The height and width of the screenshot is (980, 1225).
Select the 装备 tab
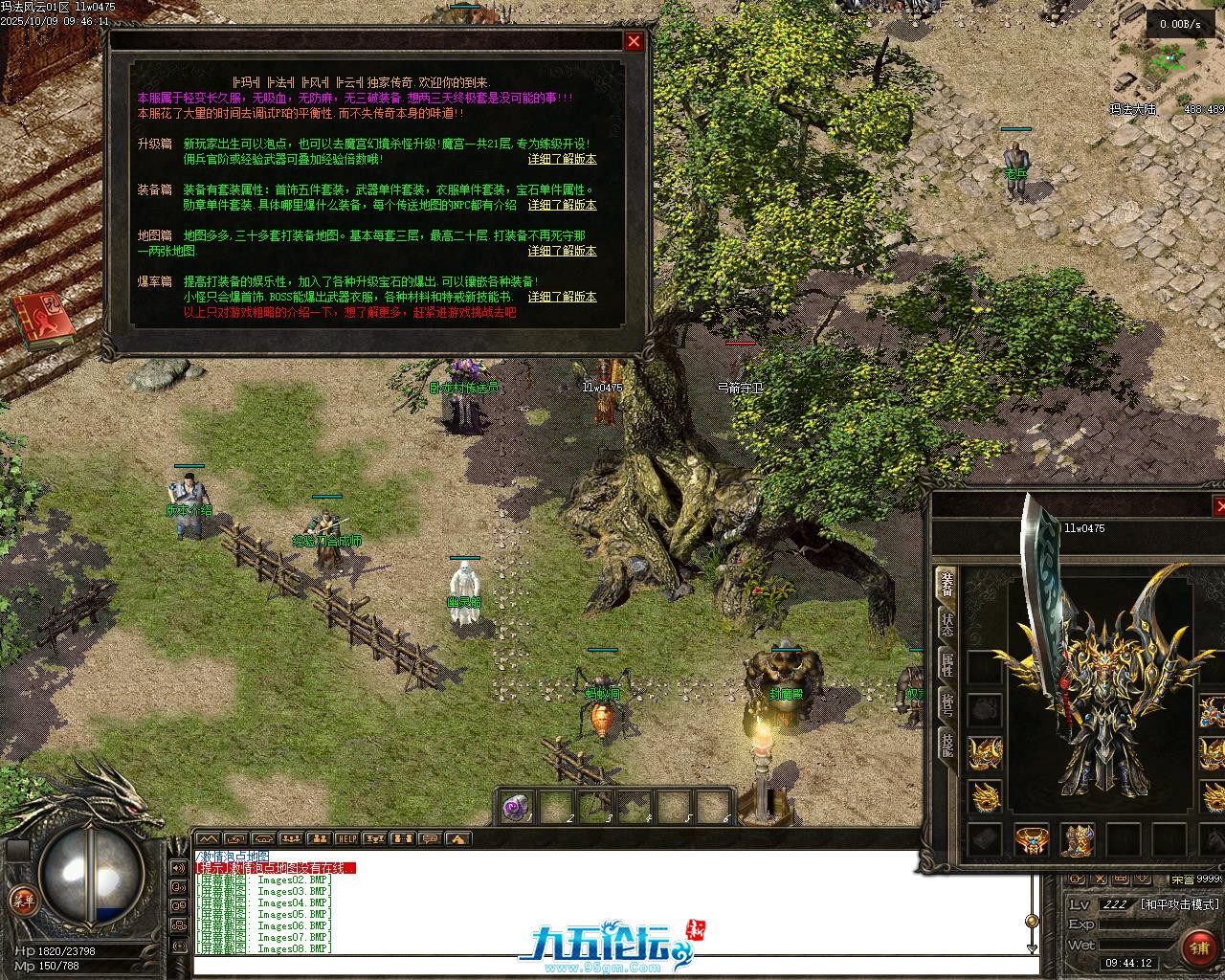pyautogui.click(x=947, y=584)
